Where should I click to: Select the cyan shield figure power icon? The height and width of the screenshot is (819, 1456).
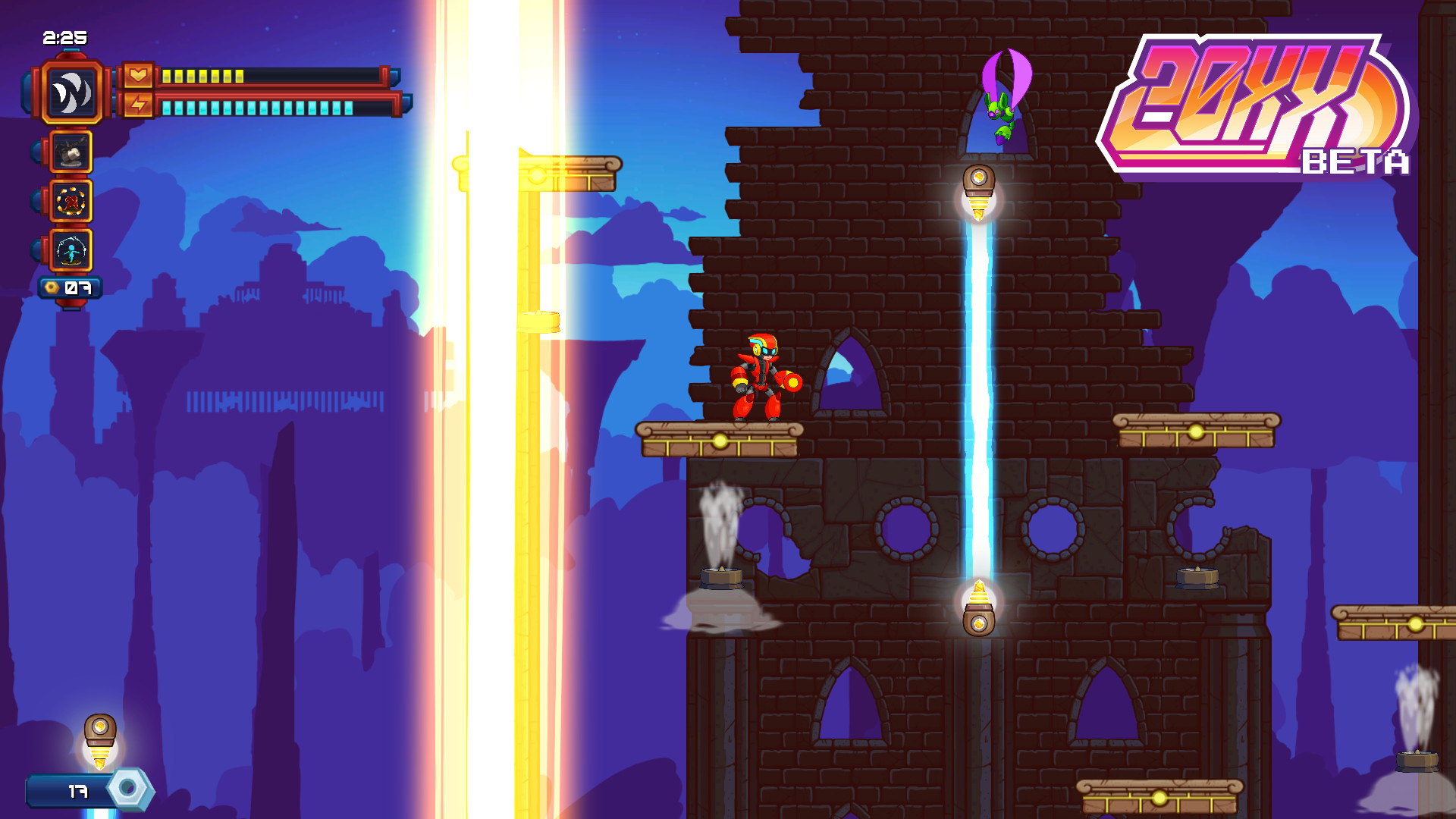tap(71, 251)
